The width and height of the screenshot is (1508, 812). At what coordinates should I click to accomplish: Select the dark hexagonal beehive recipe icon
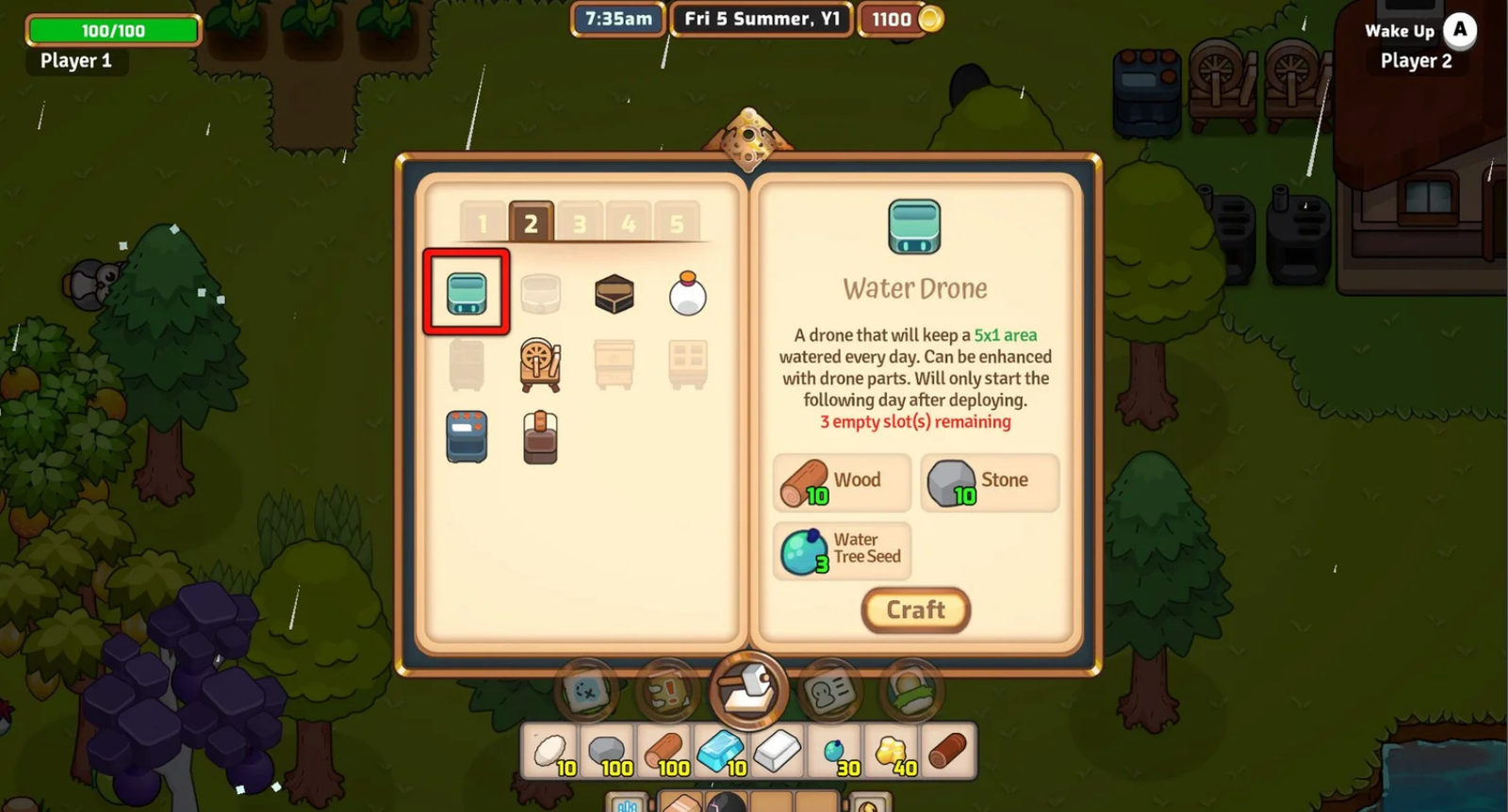[x=614, y=293]
